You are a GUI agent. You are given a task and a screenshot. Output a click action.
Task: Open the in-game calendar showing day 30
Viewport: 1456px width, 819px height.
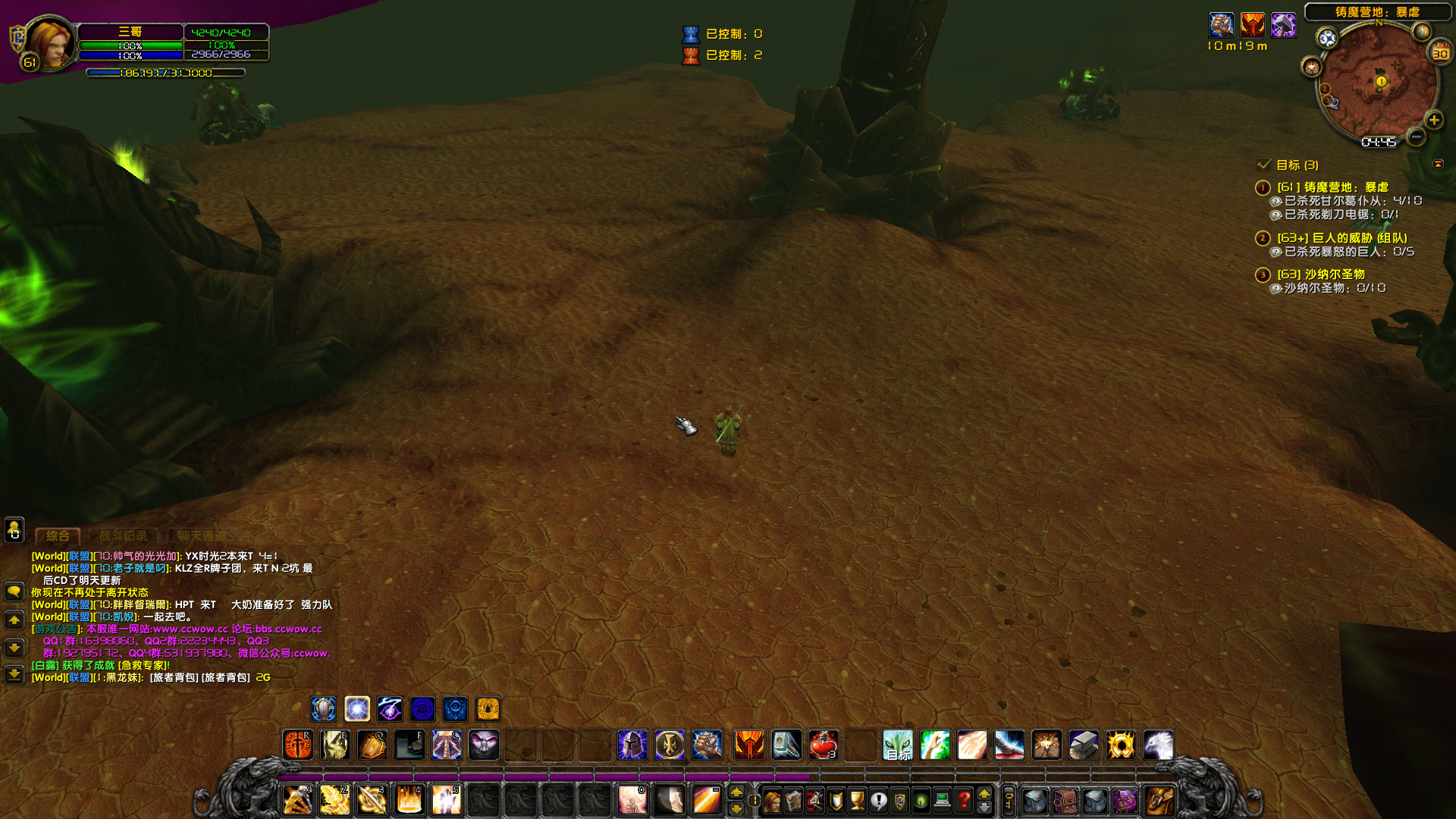[1439, 53]
